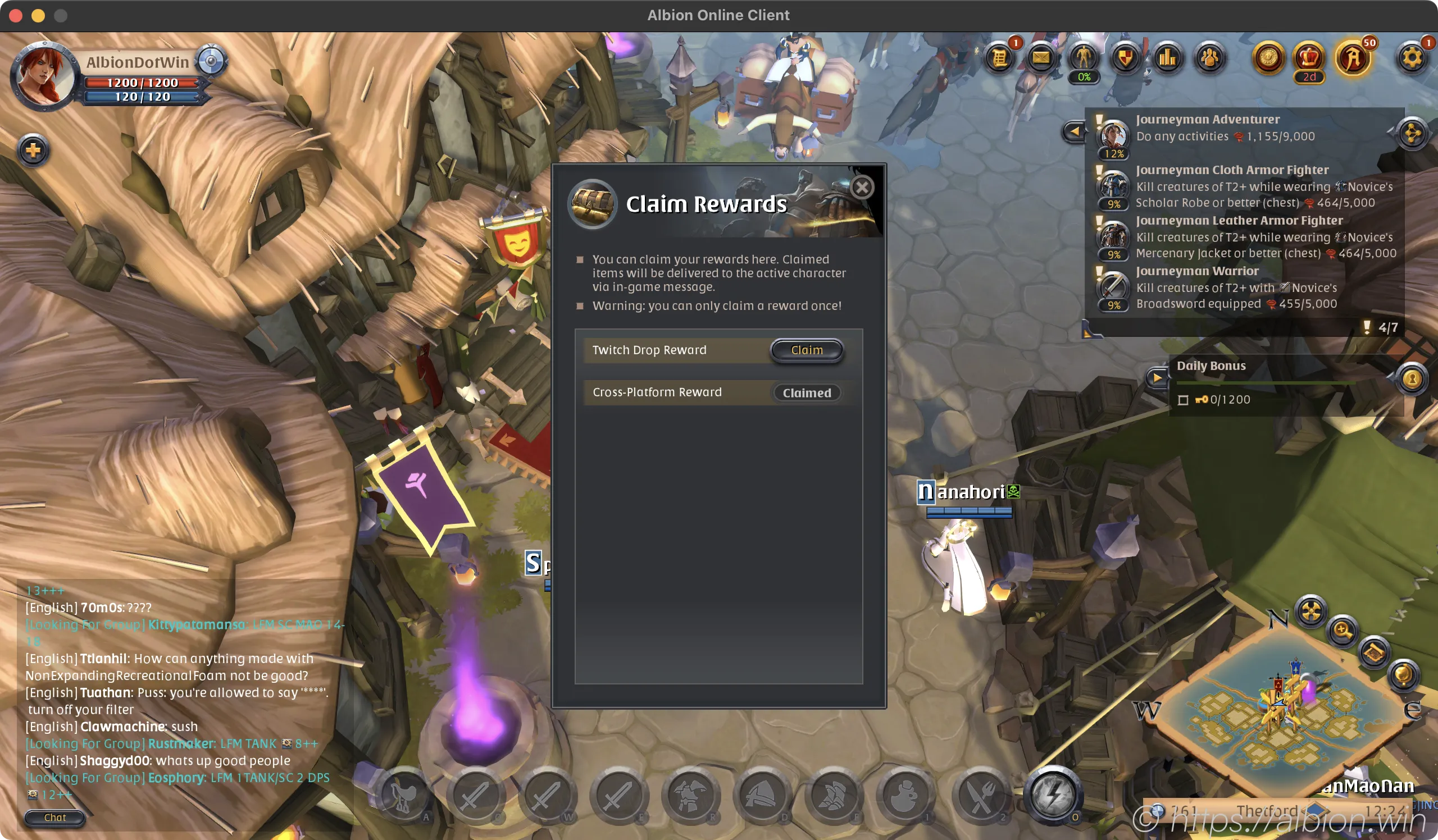
Task: Open the party members icon
Action: [1210, 58]
